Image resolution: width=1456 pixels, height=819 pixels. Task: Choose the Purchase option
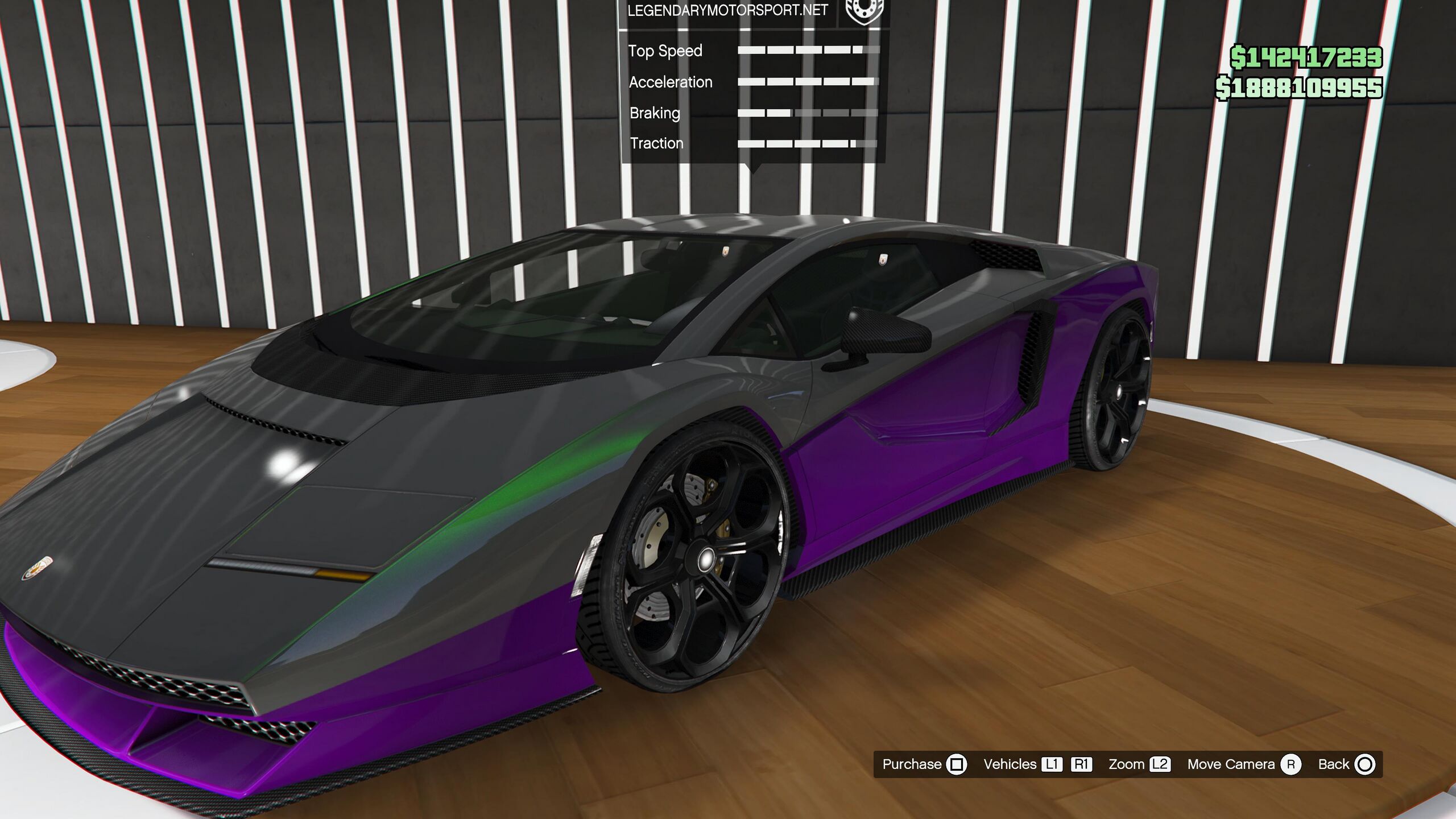924,764
